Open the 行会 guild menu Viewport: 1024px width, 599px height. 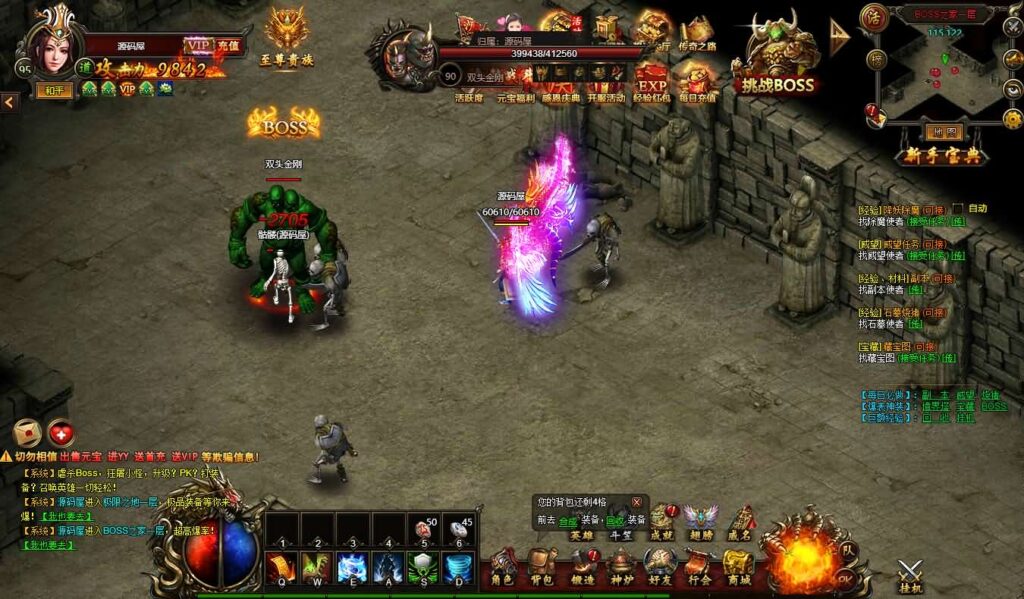(x=699, y=566)
